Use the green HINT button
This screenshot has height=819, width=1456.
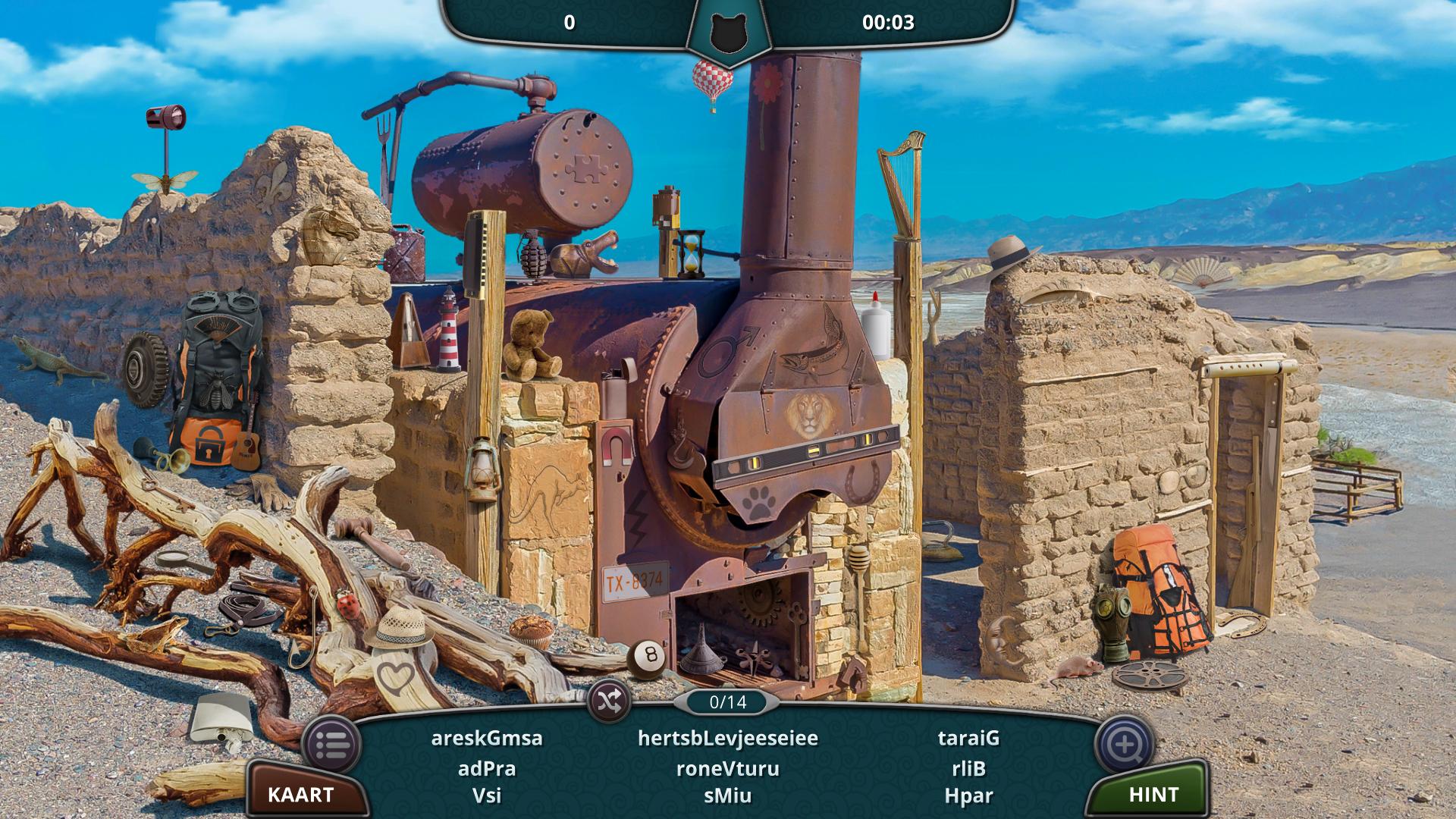(1153, 794)
